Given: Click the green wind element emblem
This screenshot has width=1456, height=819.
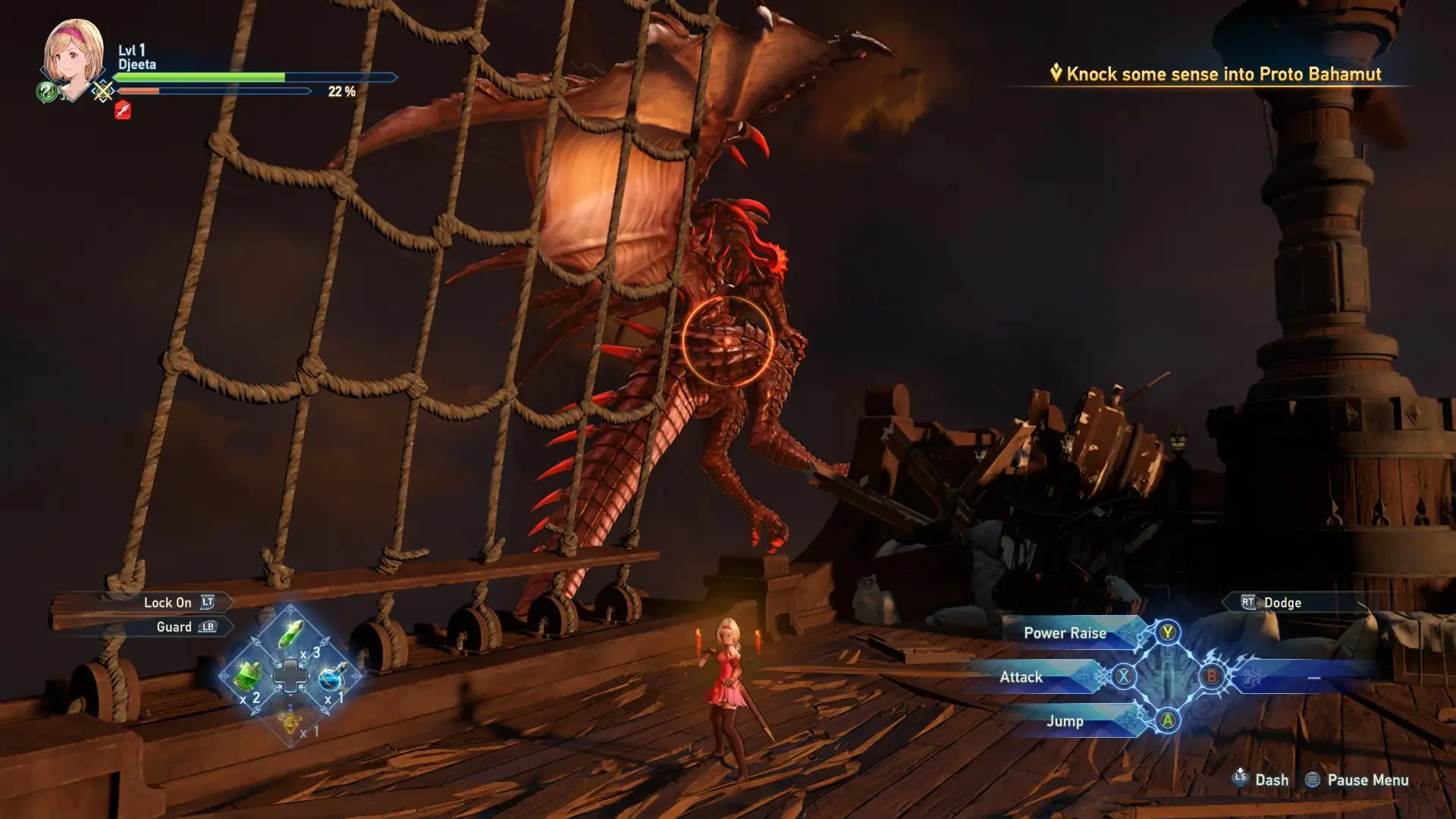Looking at the screenshot, I should (46, 93).
